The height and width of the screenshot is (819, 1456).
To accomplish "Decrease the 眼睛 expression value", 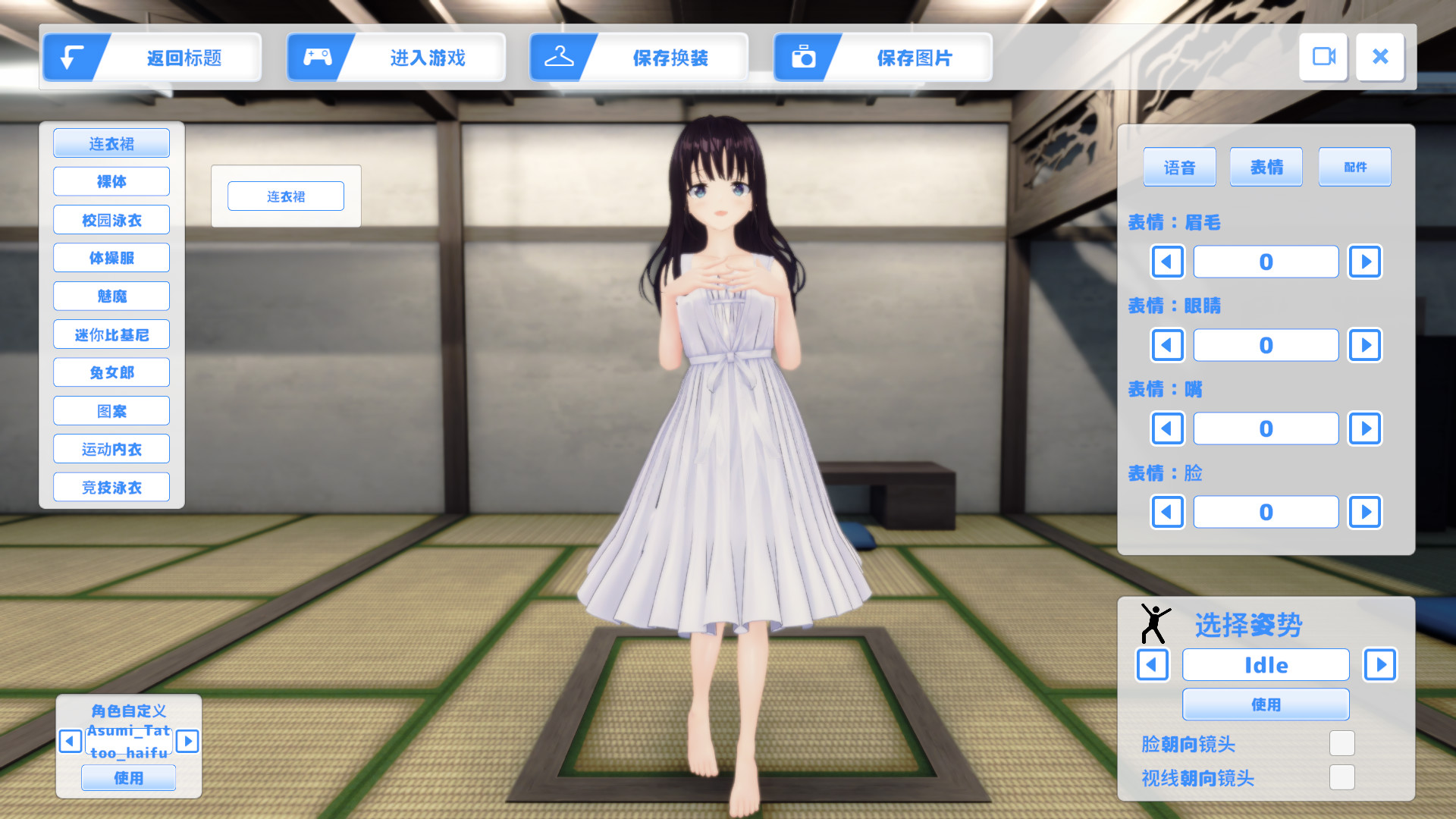I will pos(1167,345).
